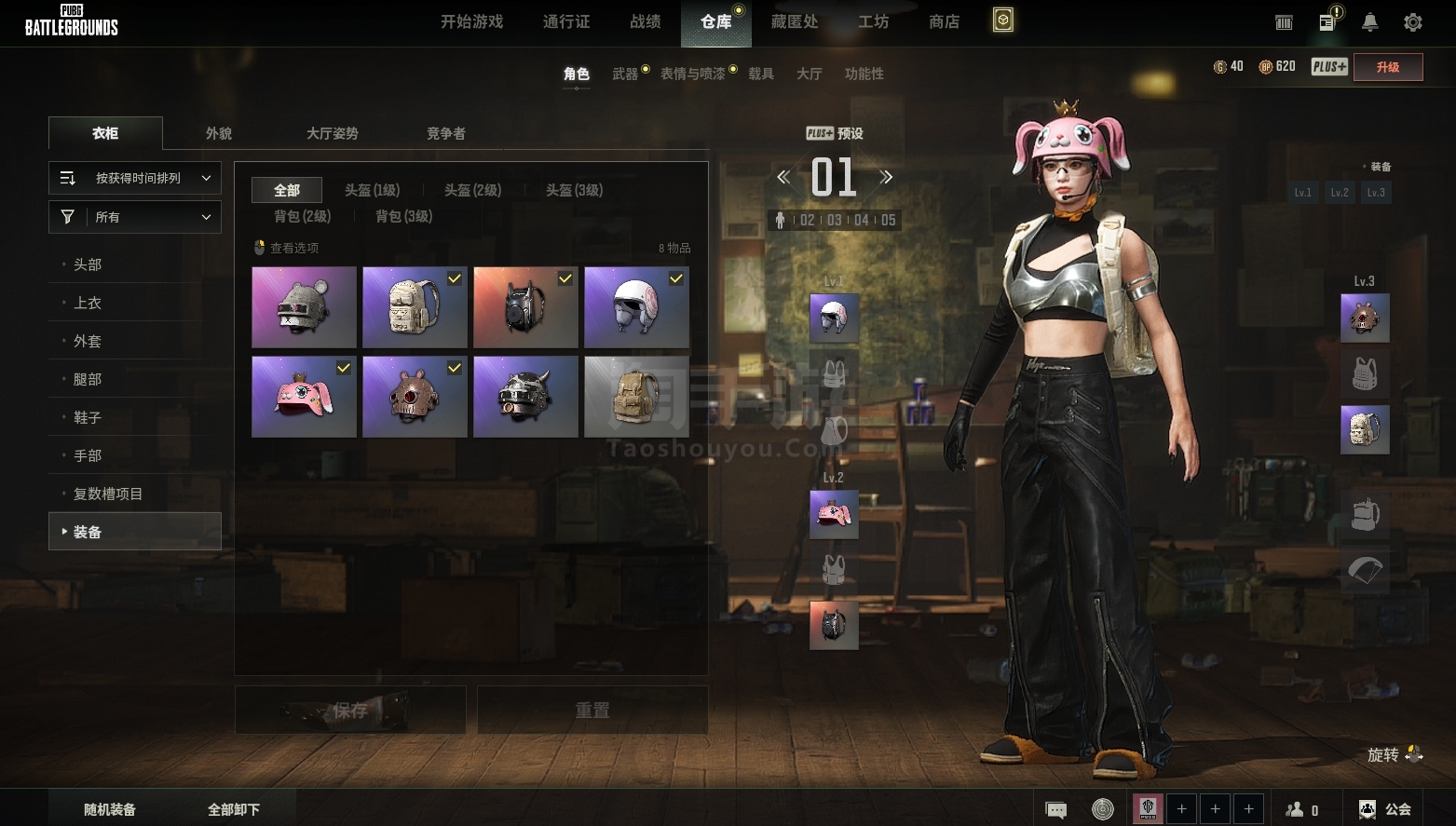Choose the 鞋子 shoes category
The width and height of the screenshot is (1456, 826).
pos(88,417)
